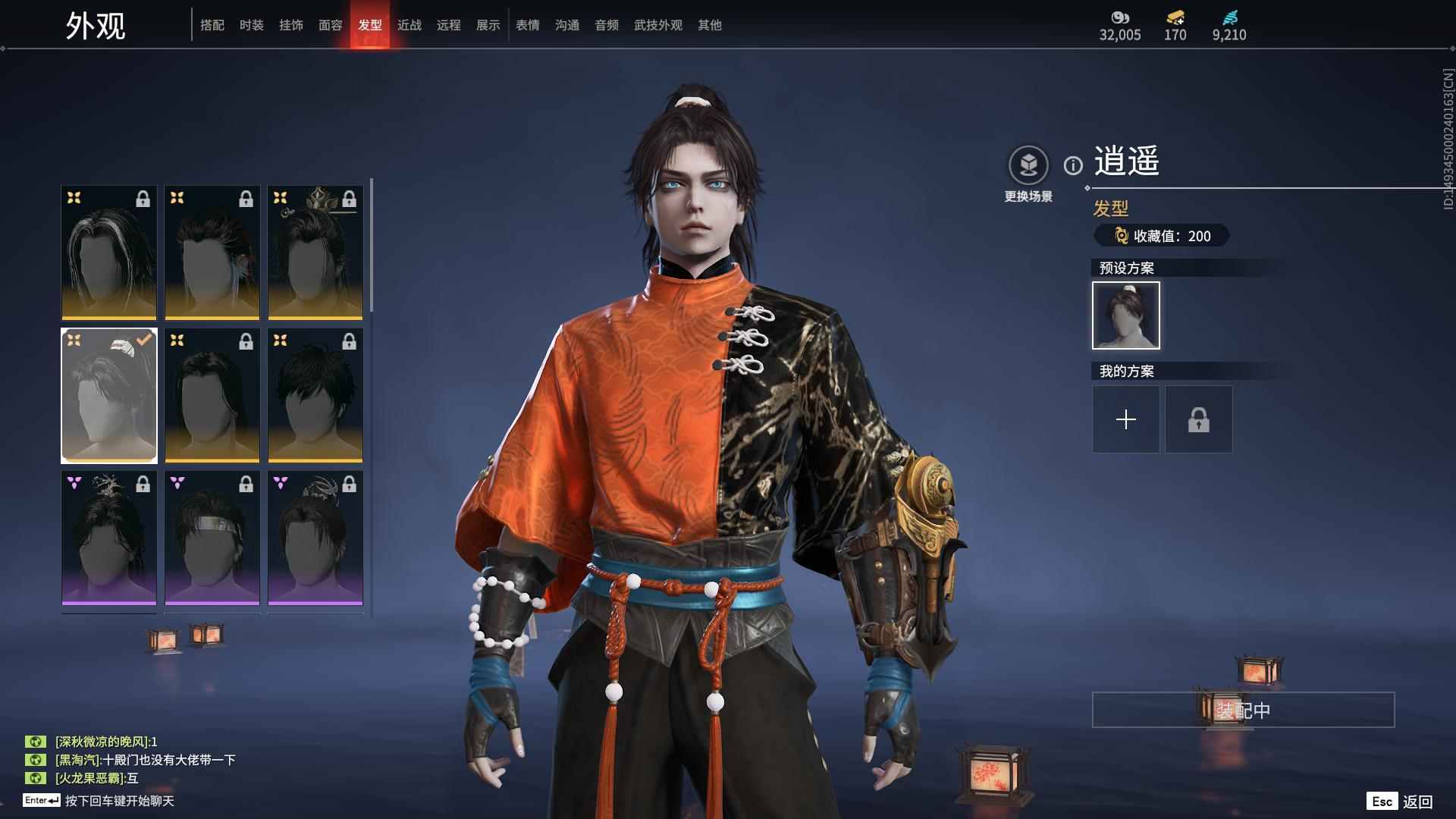Select the equipped ponytail hairstyle tile
This screenshot has width=1456, height=819.
click(109, 395)
